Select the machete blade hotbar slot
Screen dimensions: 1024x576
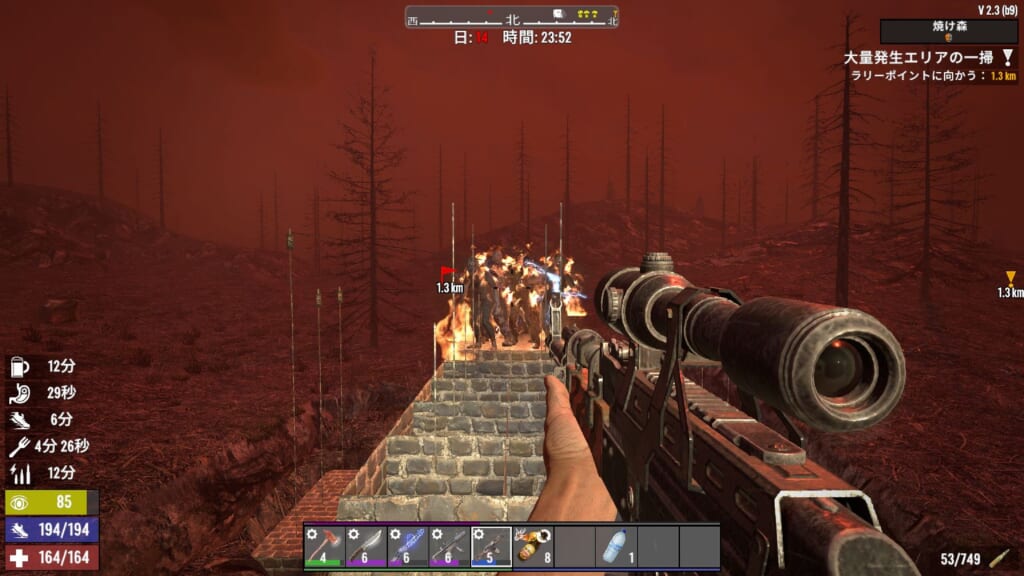click(366, 547)
